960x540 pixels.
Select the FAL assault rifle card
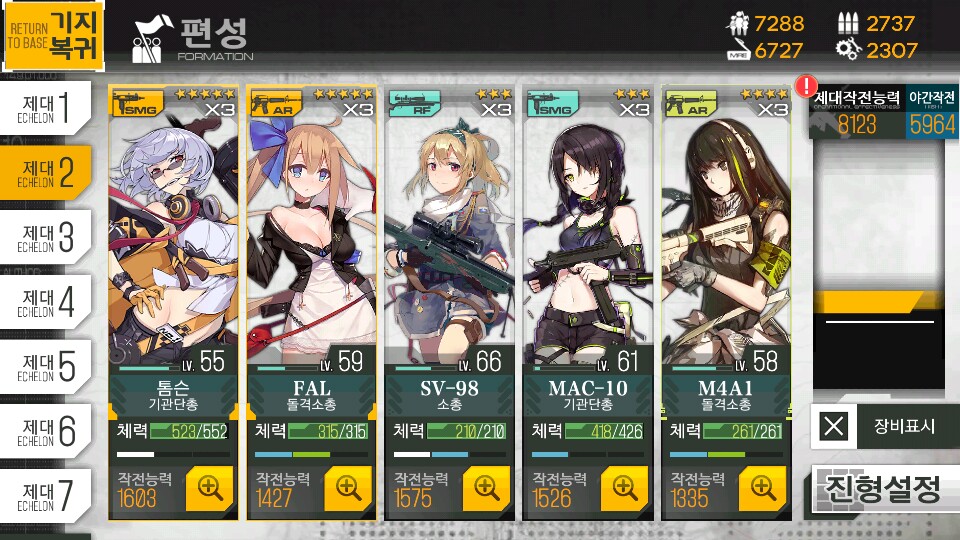[312, 240]
